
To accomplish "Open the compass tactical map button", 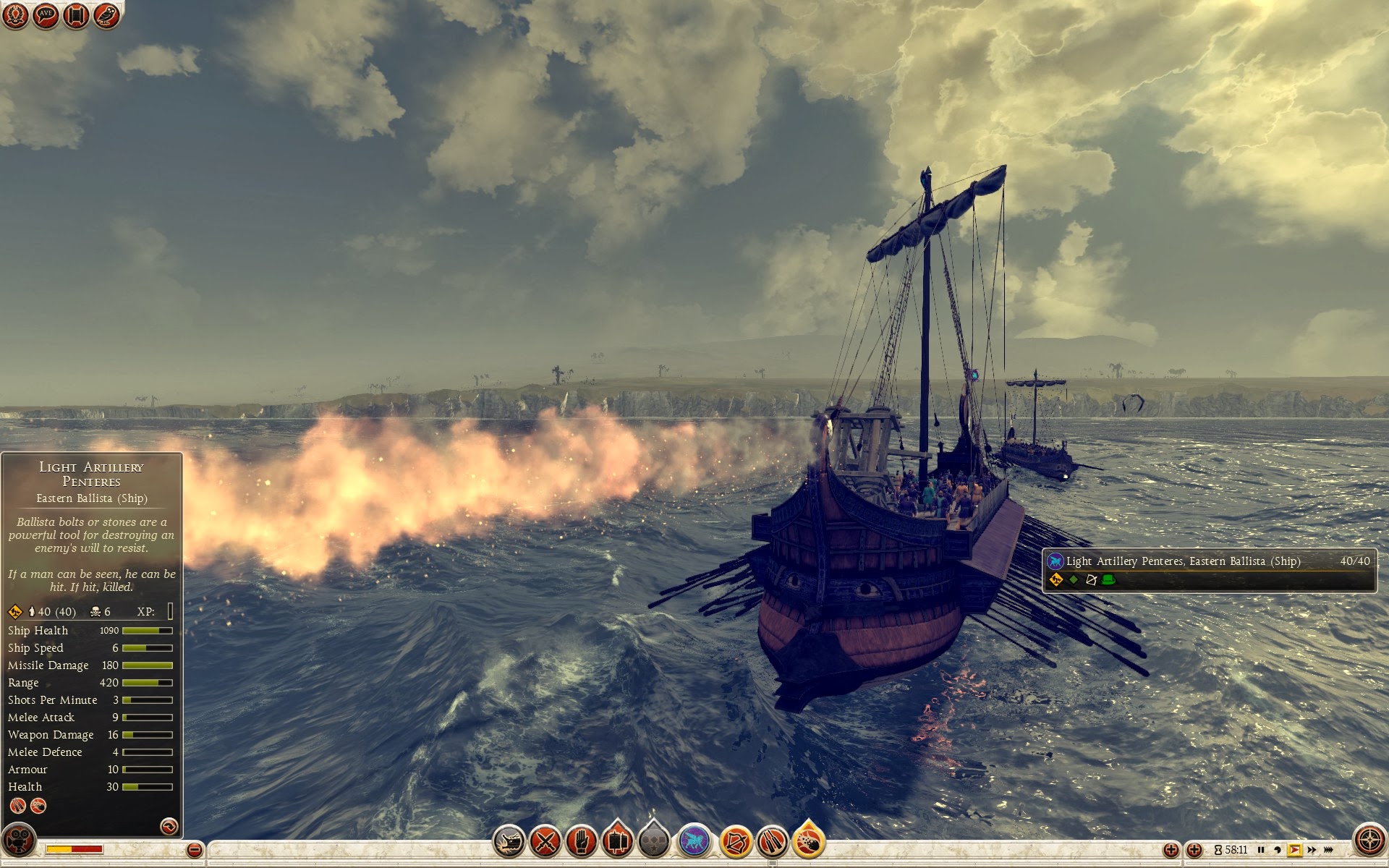I will [1369, 840].
